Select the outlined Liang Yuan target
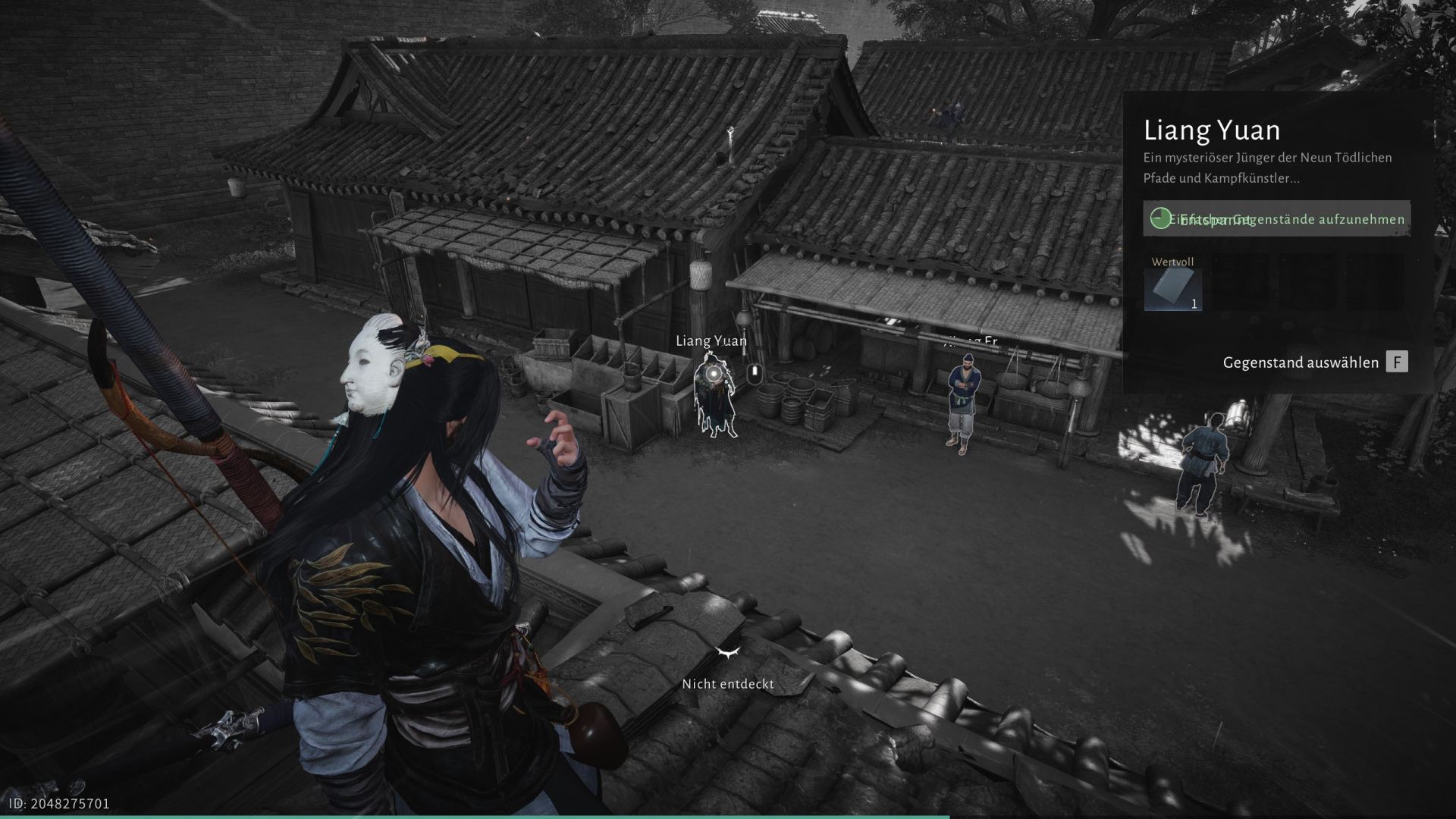Image resolution: width=1456 pixels, height=819 pixels. pyautogui.click(x=714, y=396)
